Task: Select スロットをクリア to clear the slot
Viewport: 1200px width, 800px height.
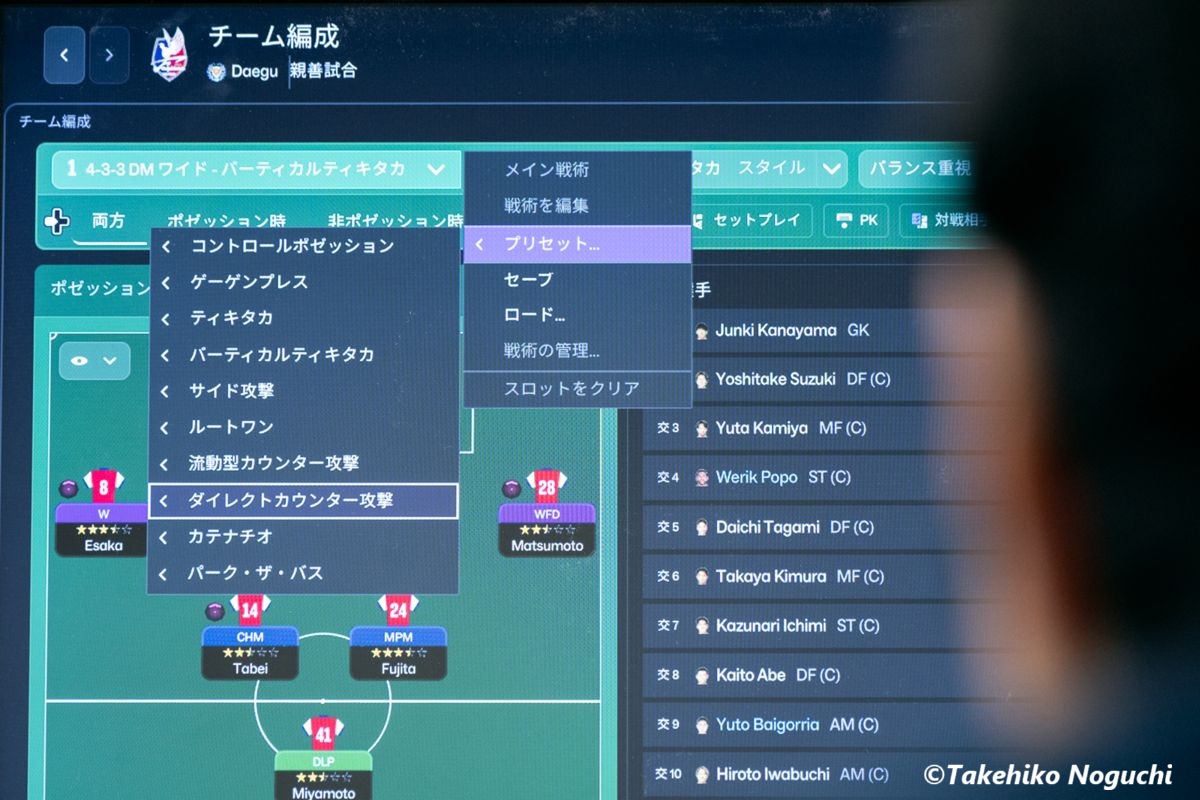Action: pyautogui.click(x=571, y=388)
